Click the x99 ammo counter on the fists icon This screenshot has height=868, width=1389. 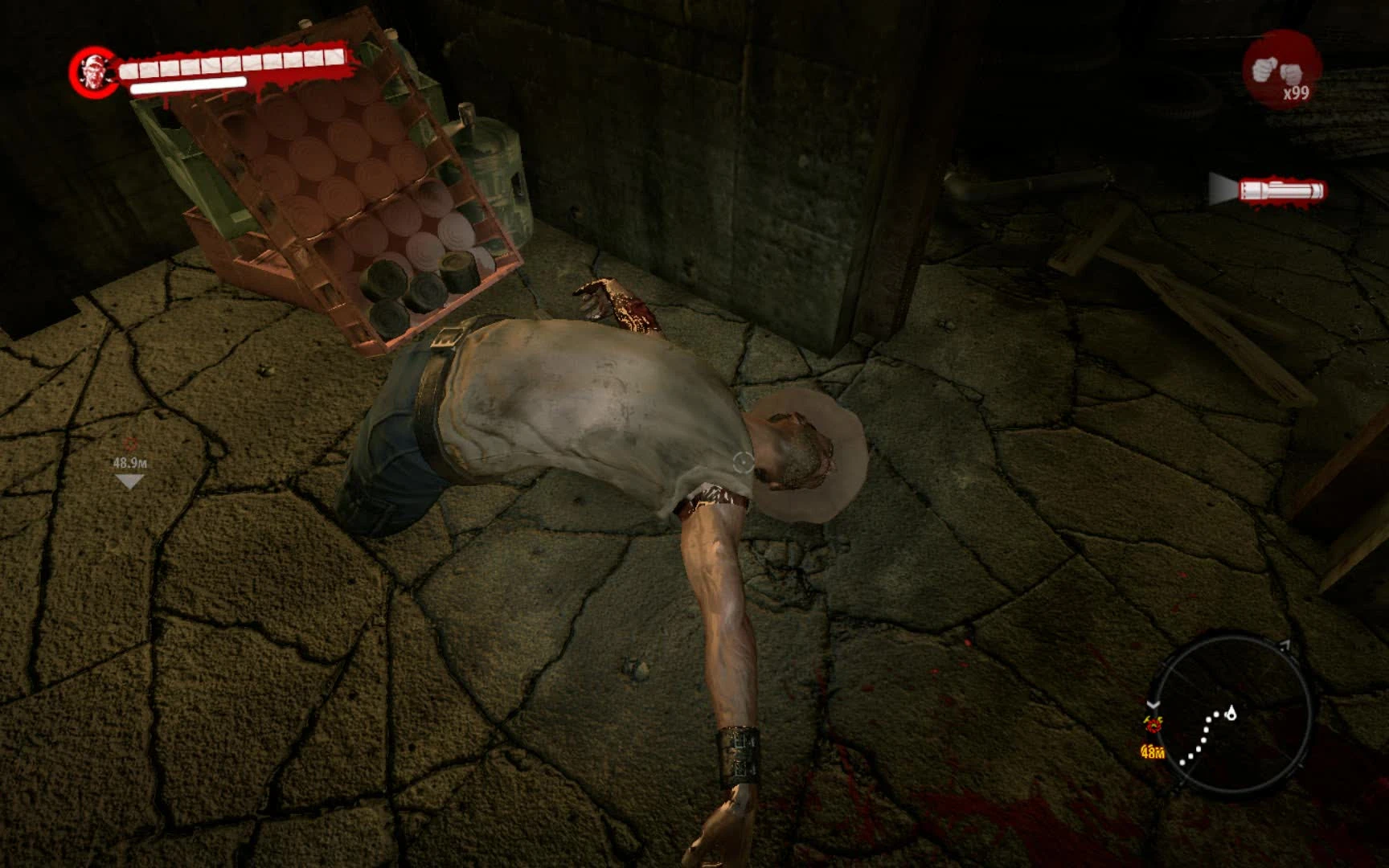(1297, 95)
